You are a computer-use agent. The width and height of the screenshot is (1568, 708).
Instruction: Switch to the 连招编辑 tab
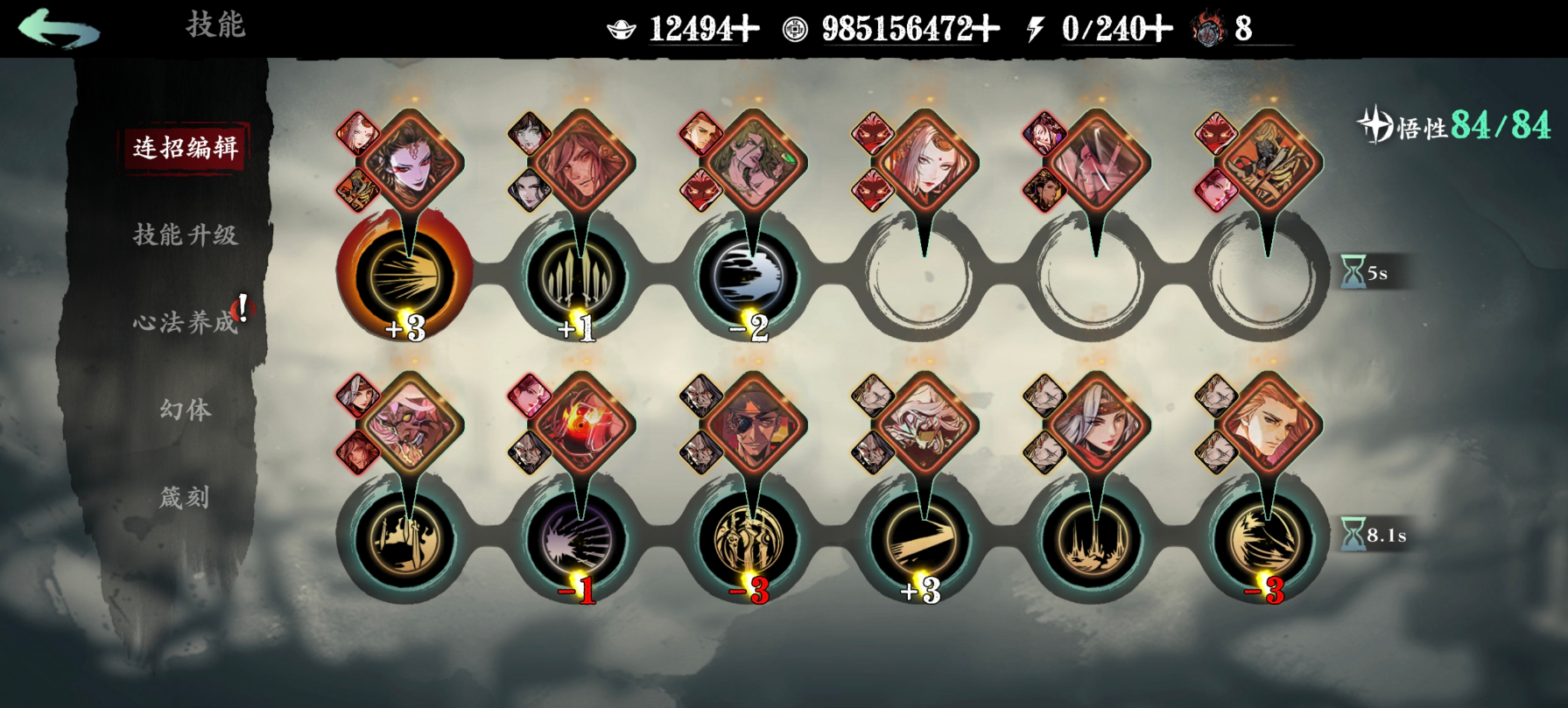click(185, 148)
